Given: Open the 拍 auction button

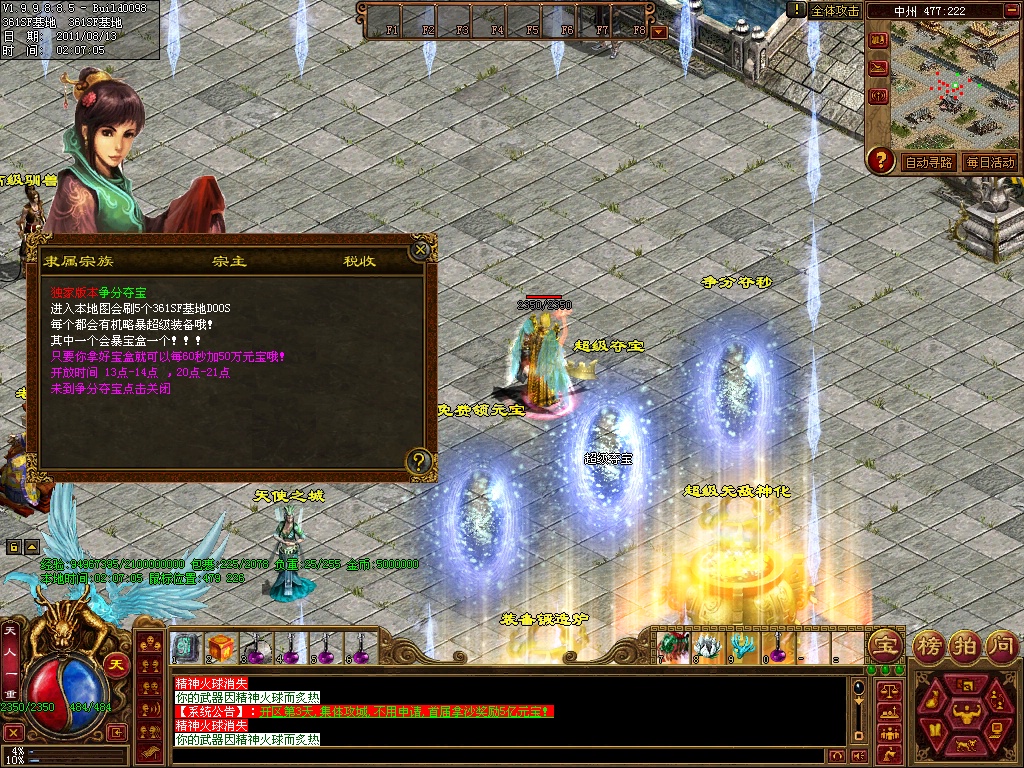Looking at the screenshot, I should pyautogui.click(x=965, y=645).
